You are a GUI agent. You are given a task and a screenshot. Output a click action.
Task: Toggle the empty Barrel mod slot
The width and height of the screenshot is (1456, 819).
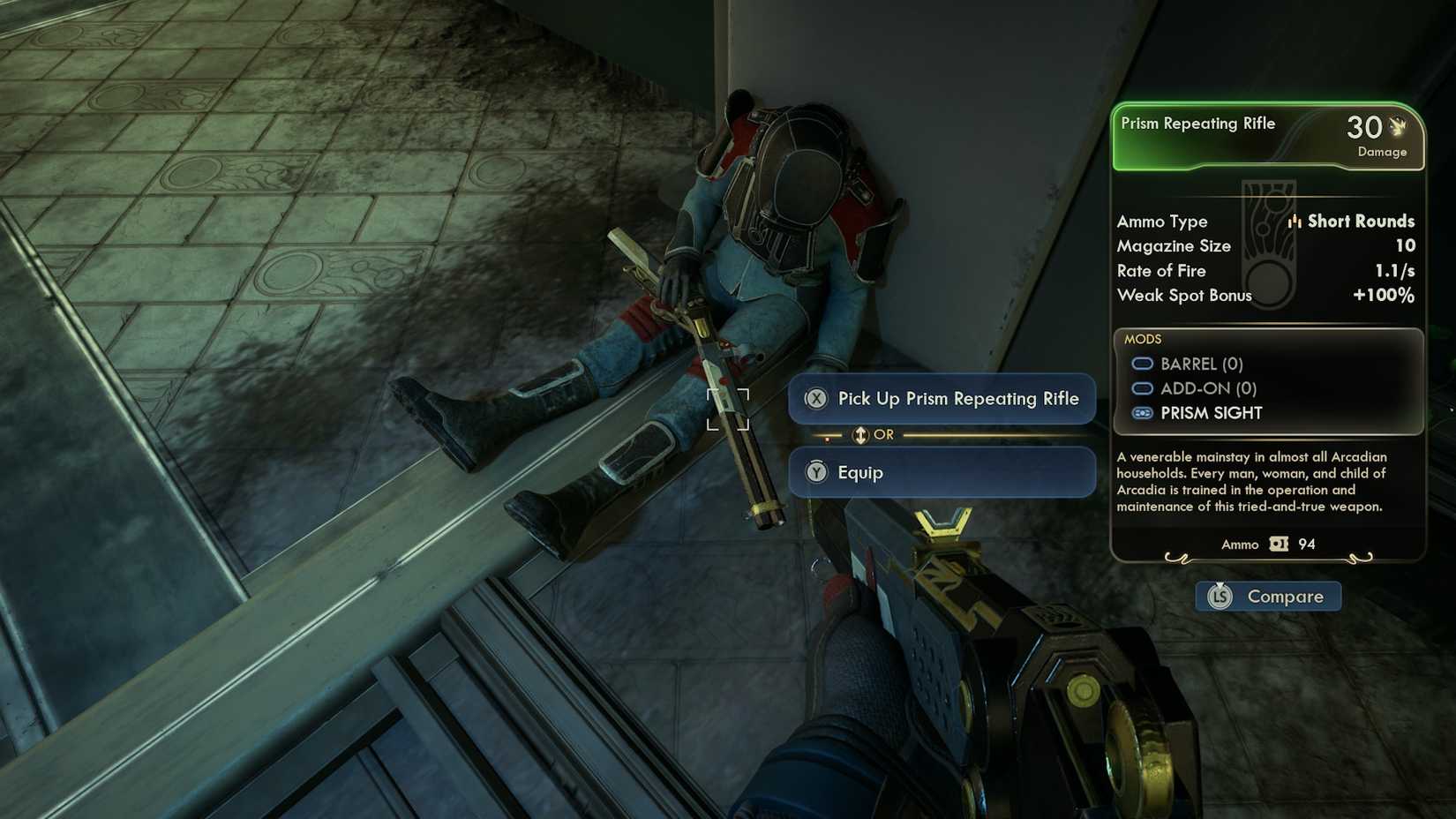click(x=1142, y=363)
